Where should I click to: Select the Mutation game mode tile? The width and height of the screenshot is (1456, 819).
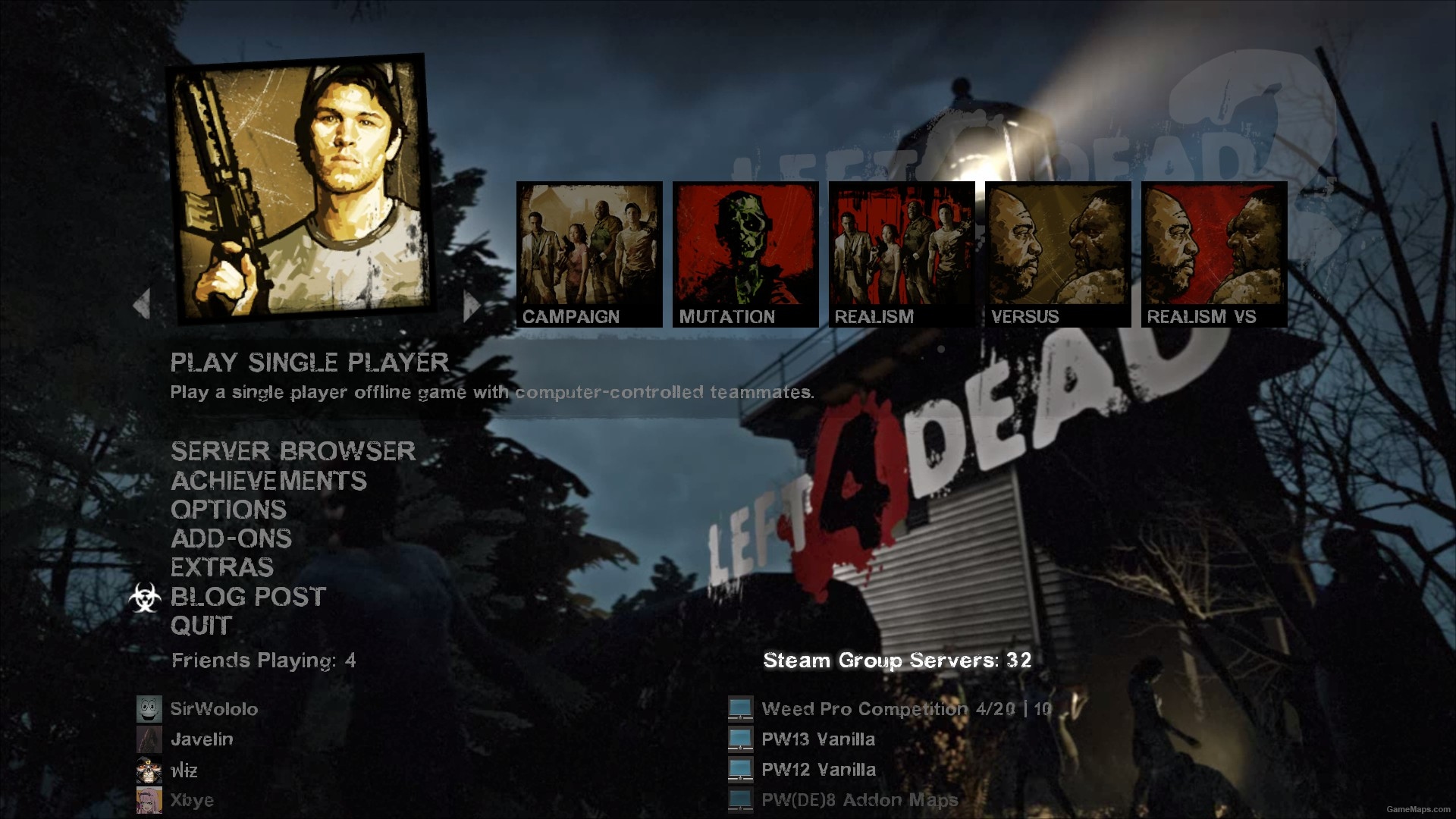coord(746,250)
